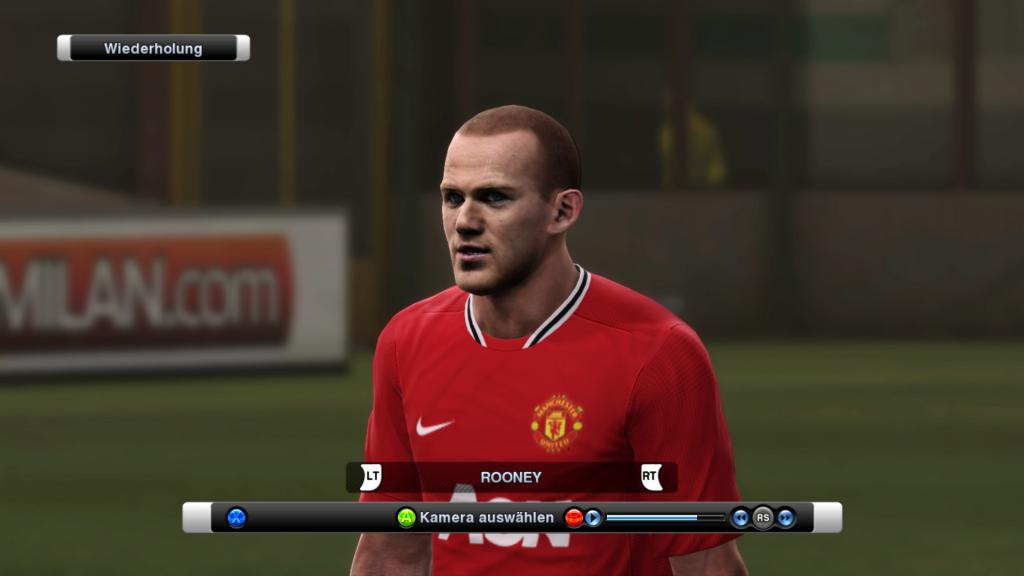Rewind the replay with the left arrows
1024x576 pixels.
click(740, 518)
